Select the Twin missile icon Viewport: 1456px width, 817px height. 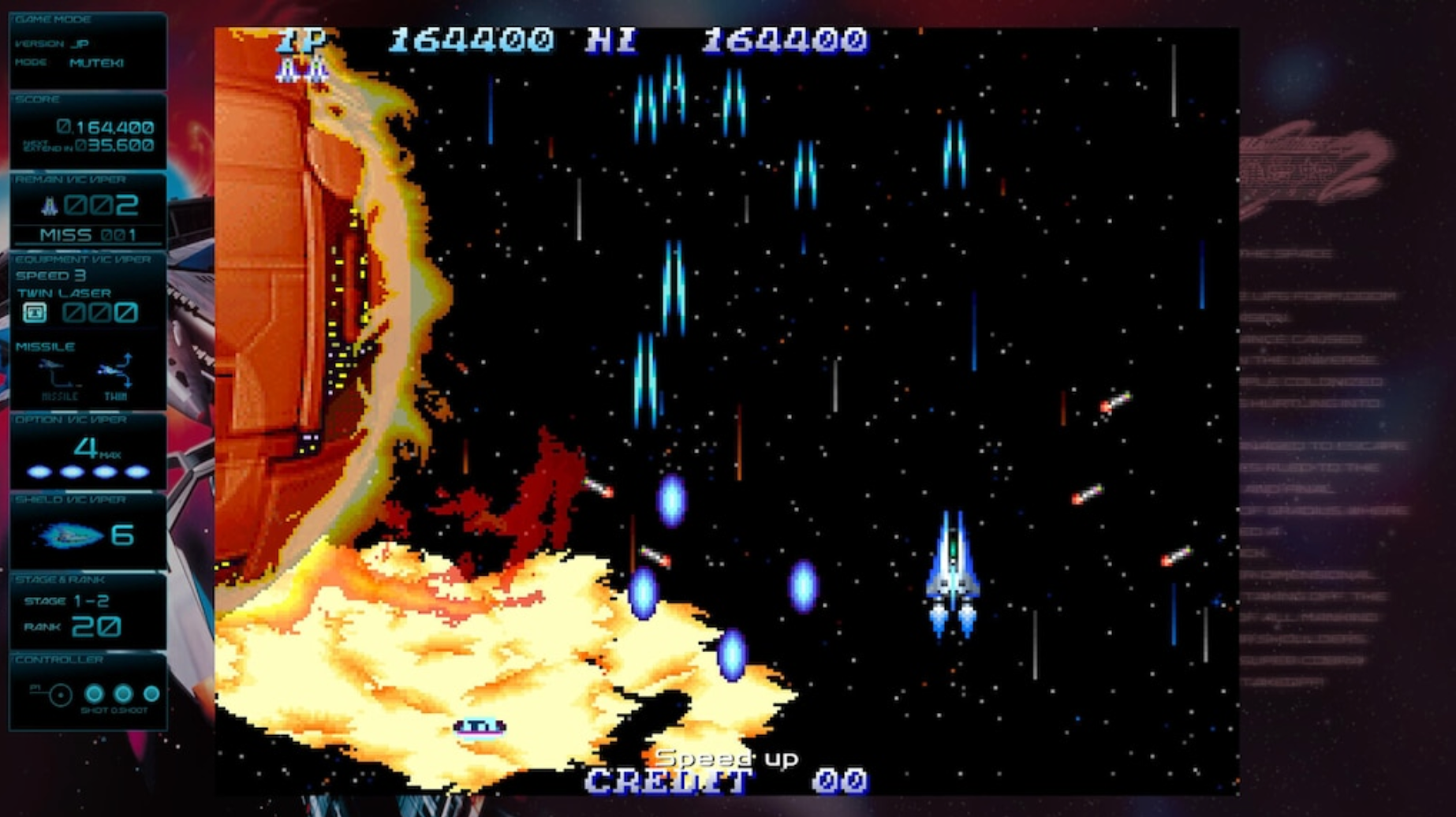click(x=115, y=371)
